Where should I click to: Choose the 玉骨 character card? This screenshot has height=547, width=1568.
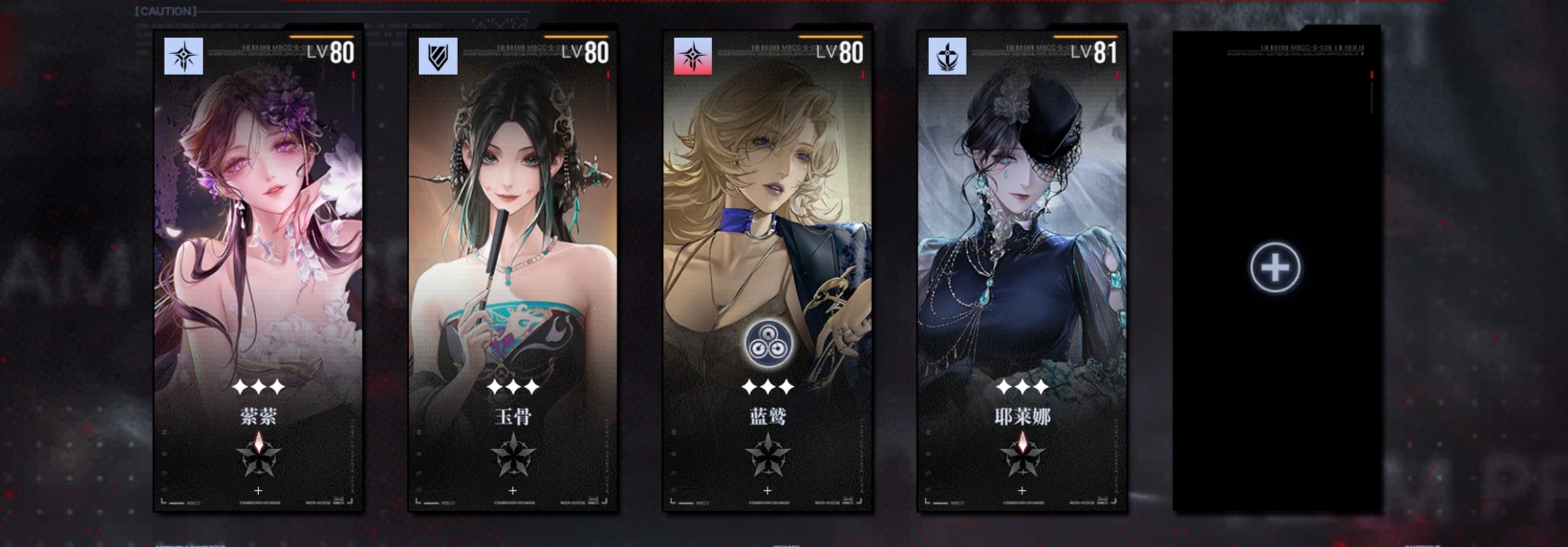point(513,270)
